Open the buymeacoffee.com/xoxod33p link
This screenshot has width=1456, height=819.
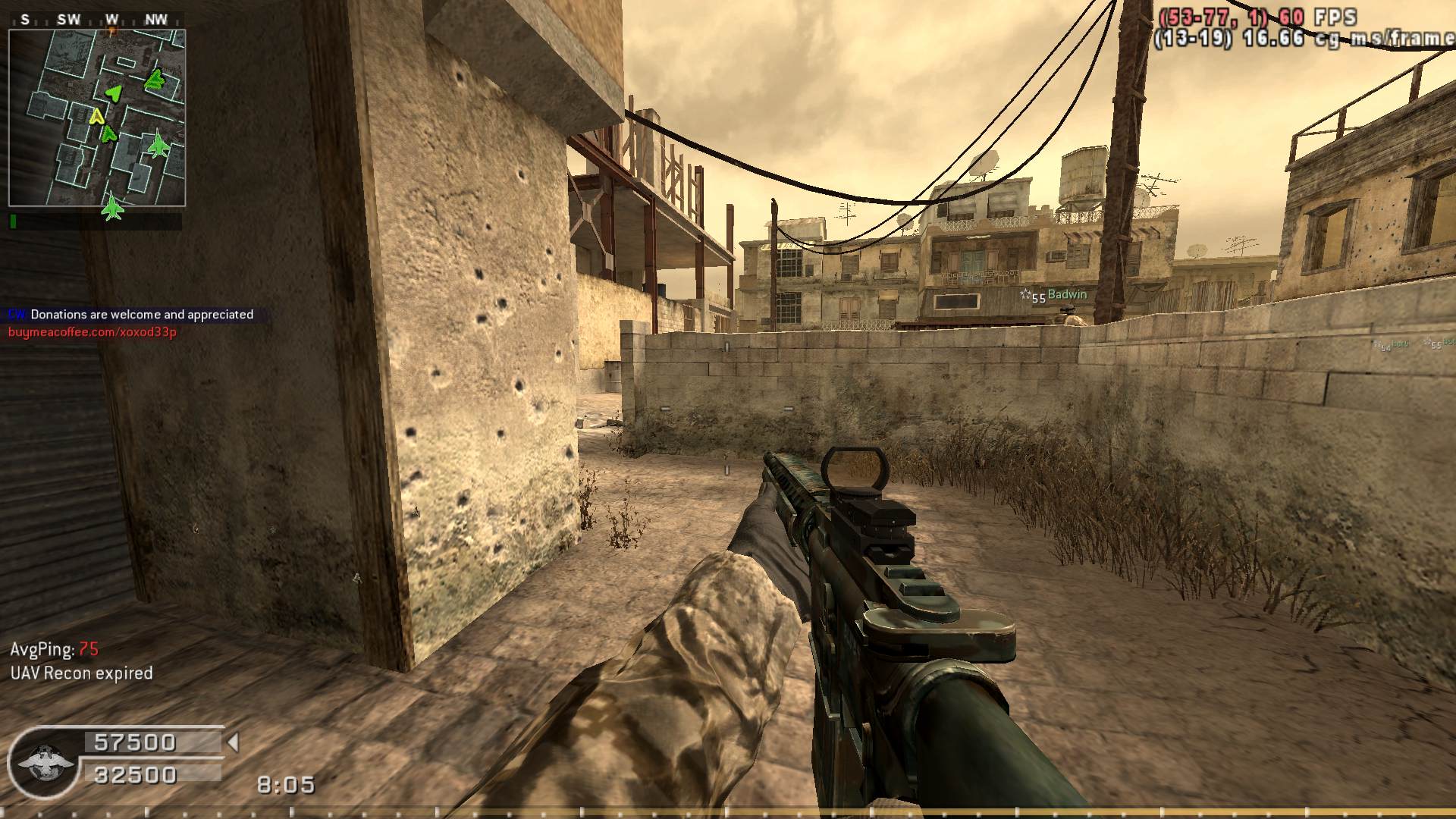click(x=93, y=332)
